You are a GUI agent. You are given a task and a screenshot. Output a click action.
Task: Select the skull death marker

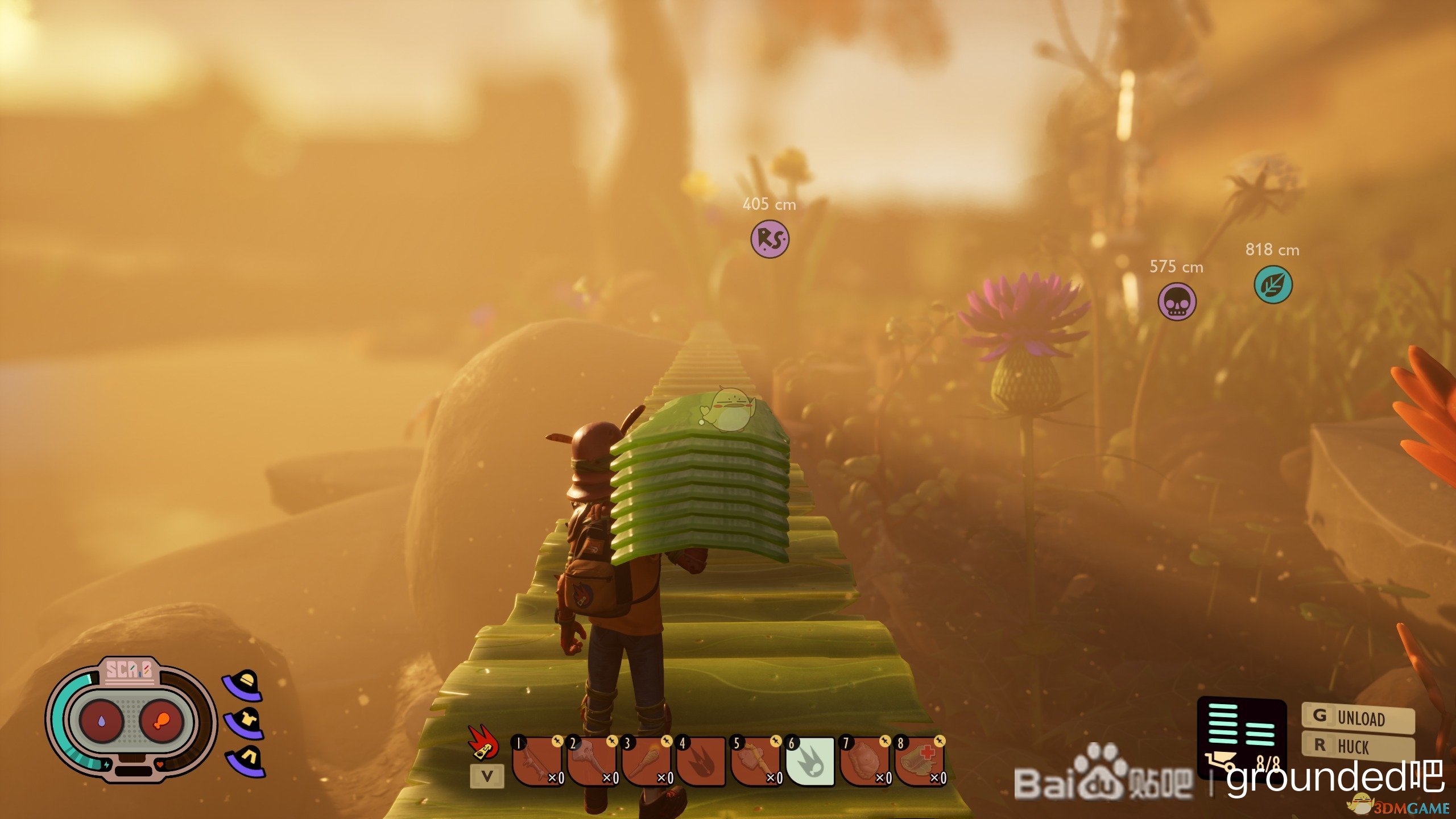tap(1177, 301)
